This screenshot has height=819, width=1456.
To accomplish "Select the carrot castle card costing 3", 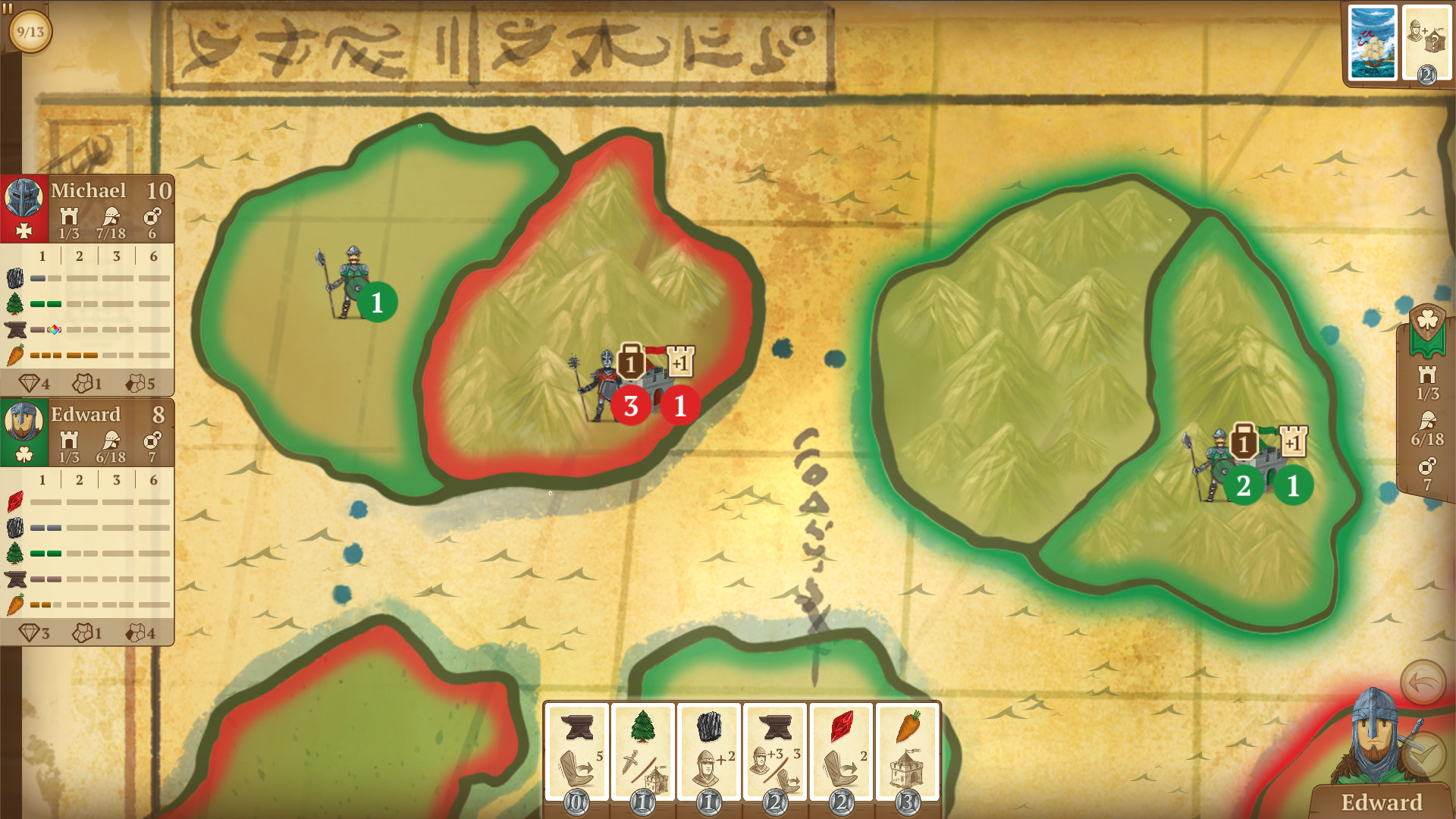I will point(906,751).
